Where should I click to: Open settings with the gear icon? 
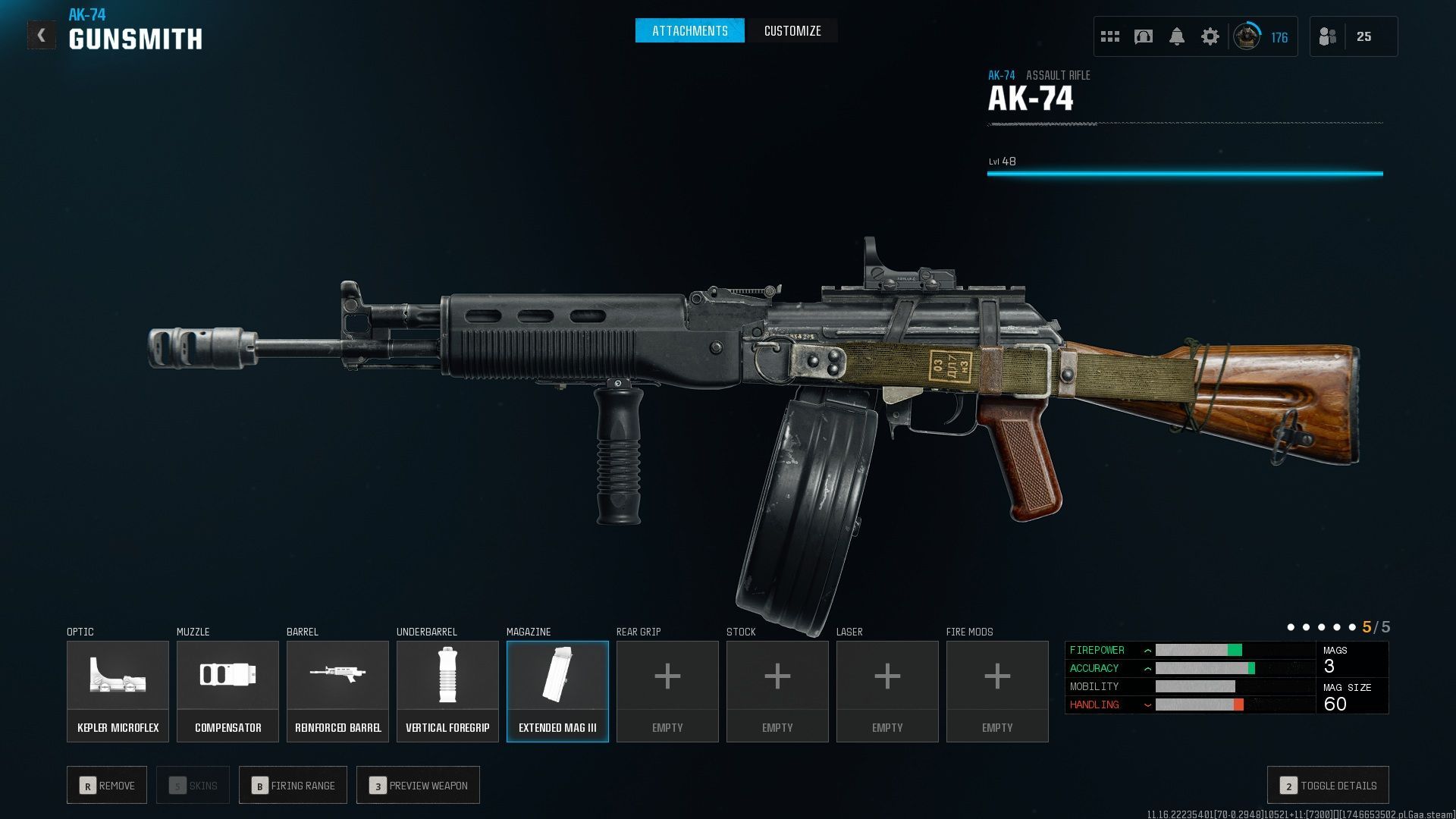[x=1210, y=36]
